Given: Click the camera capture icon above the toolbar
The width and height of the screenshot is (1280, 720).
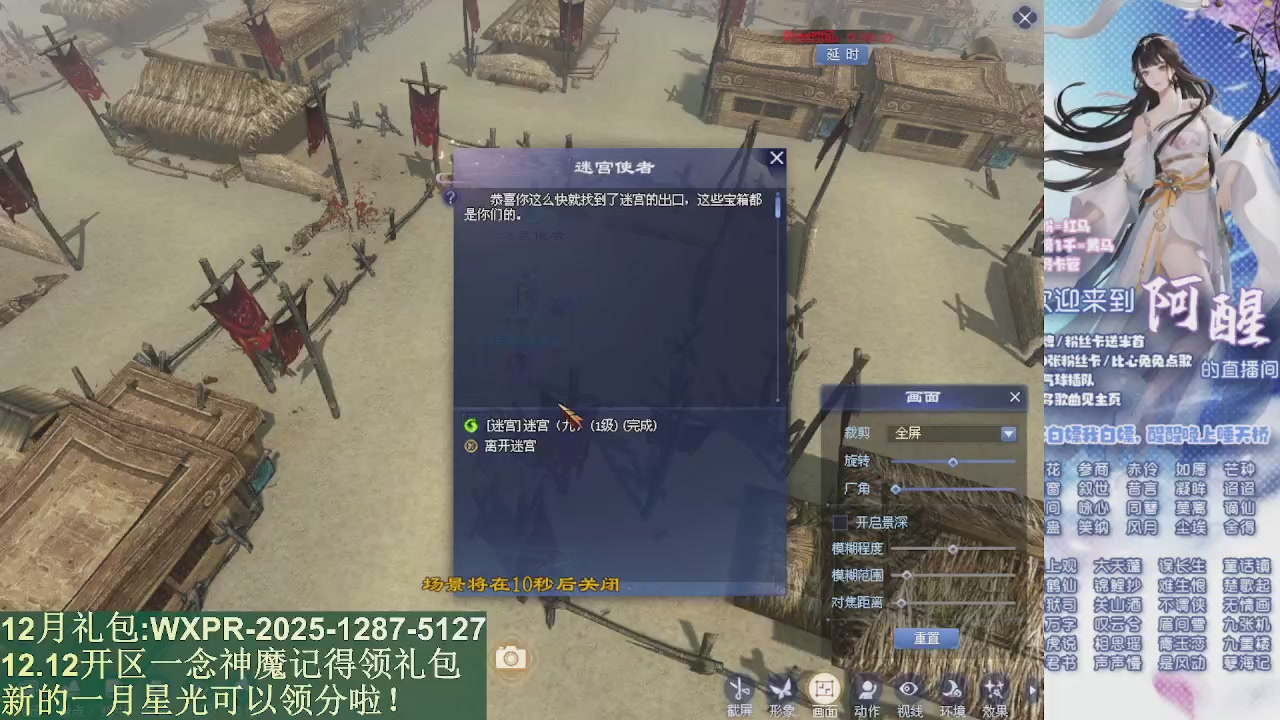Looking at the screenshot, I should [511, 657].
